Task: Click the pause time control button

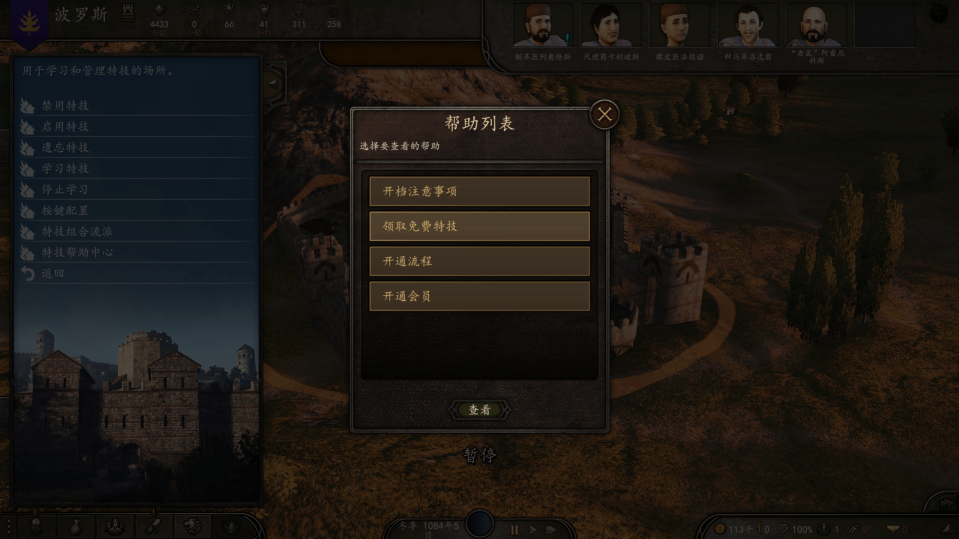Action: coord(515,529)
